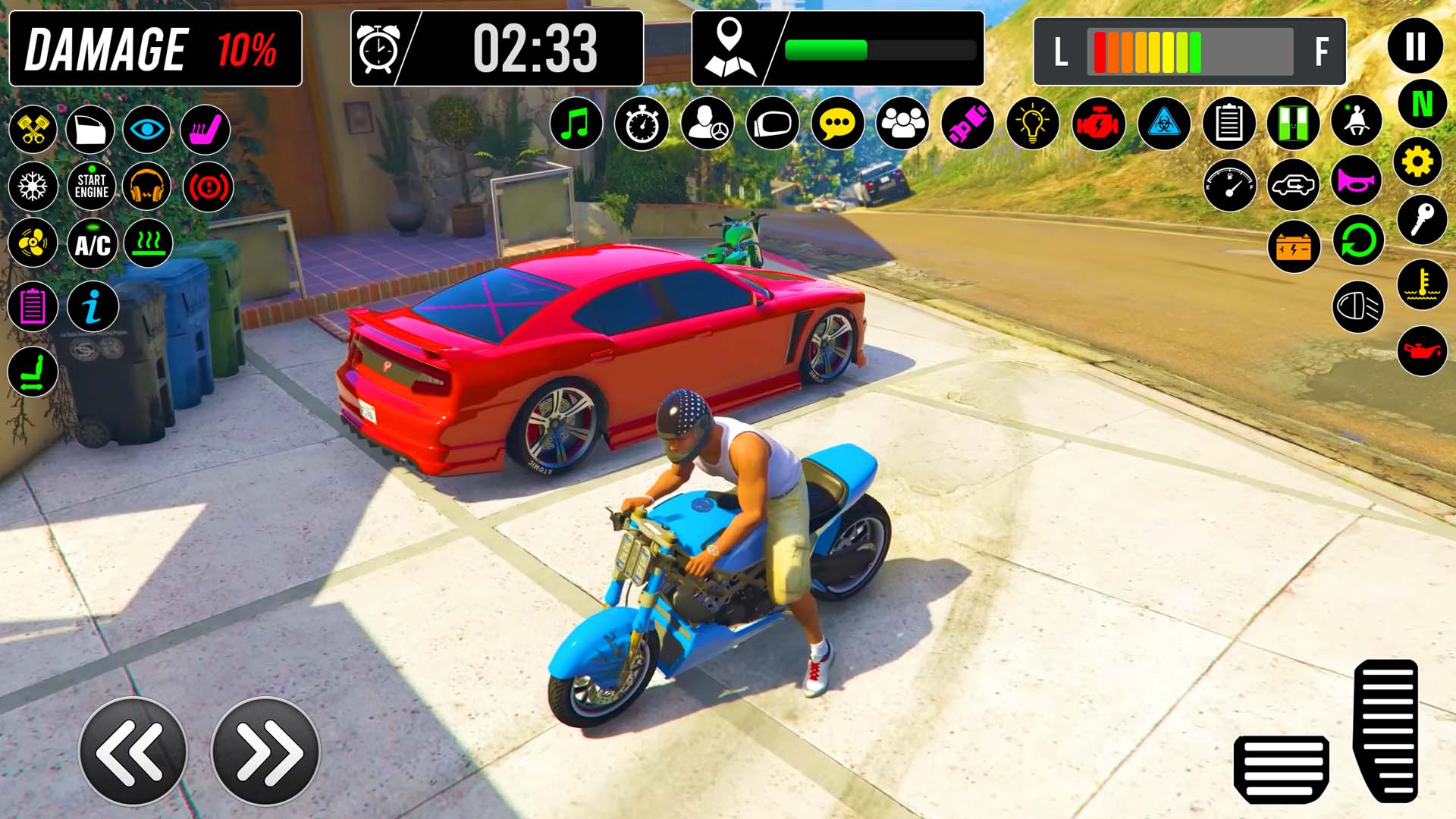Image resolution: width=1456 pixels, height=819 pixels.
Task: Click the biohazard warning icon
Action: [1166, 124]
